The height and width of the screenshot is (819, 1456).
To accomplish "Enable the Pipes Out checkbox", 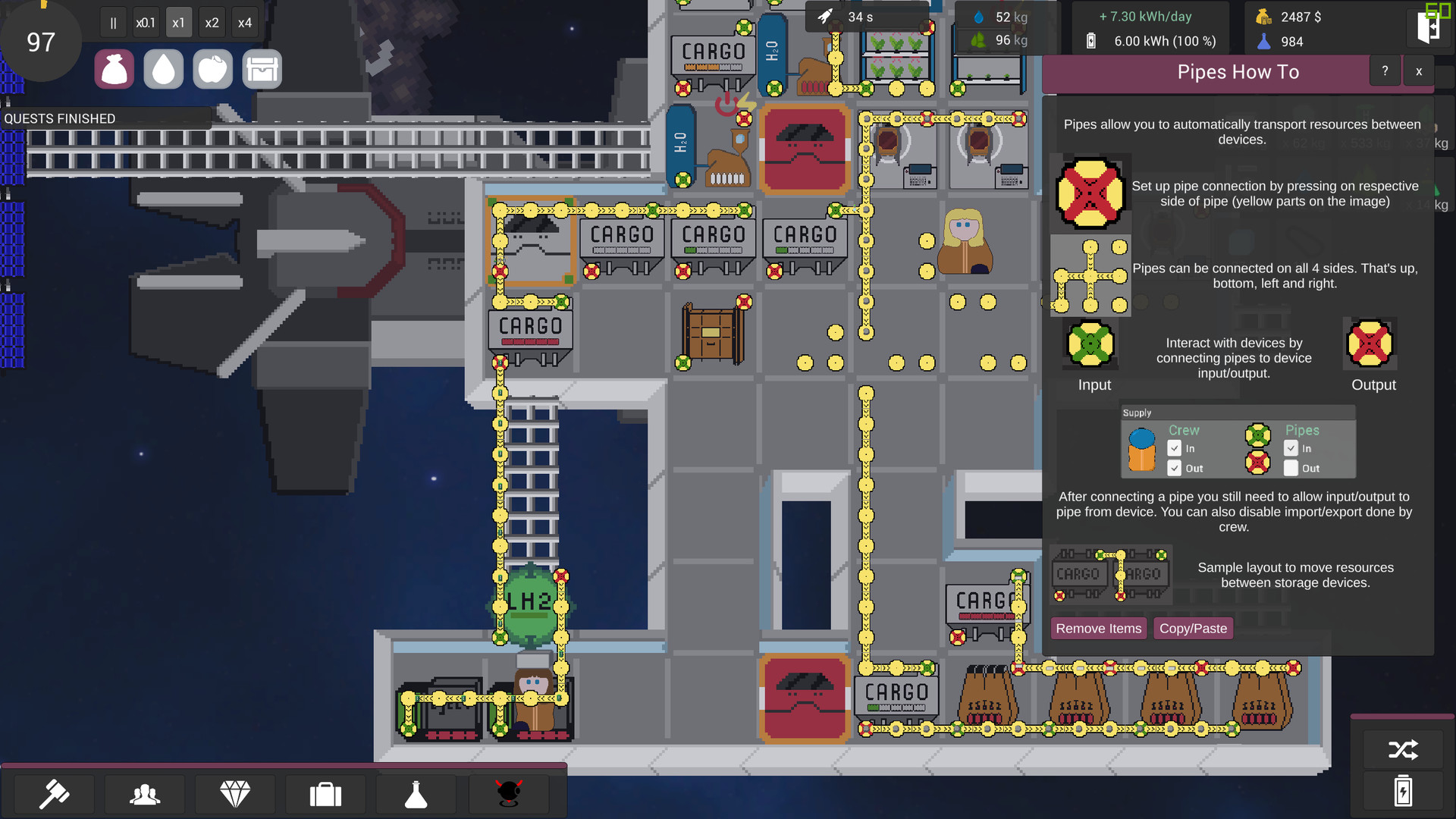I will click(1290, 468).
